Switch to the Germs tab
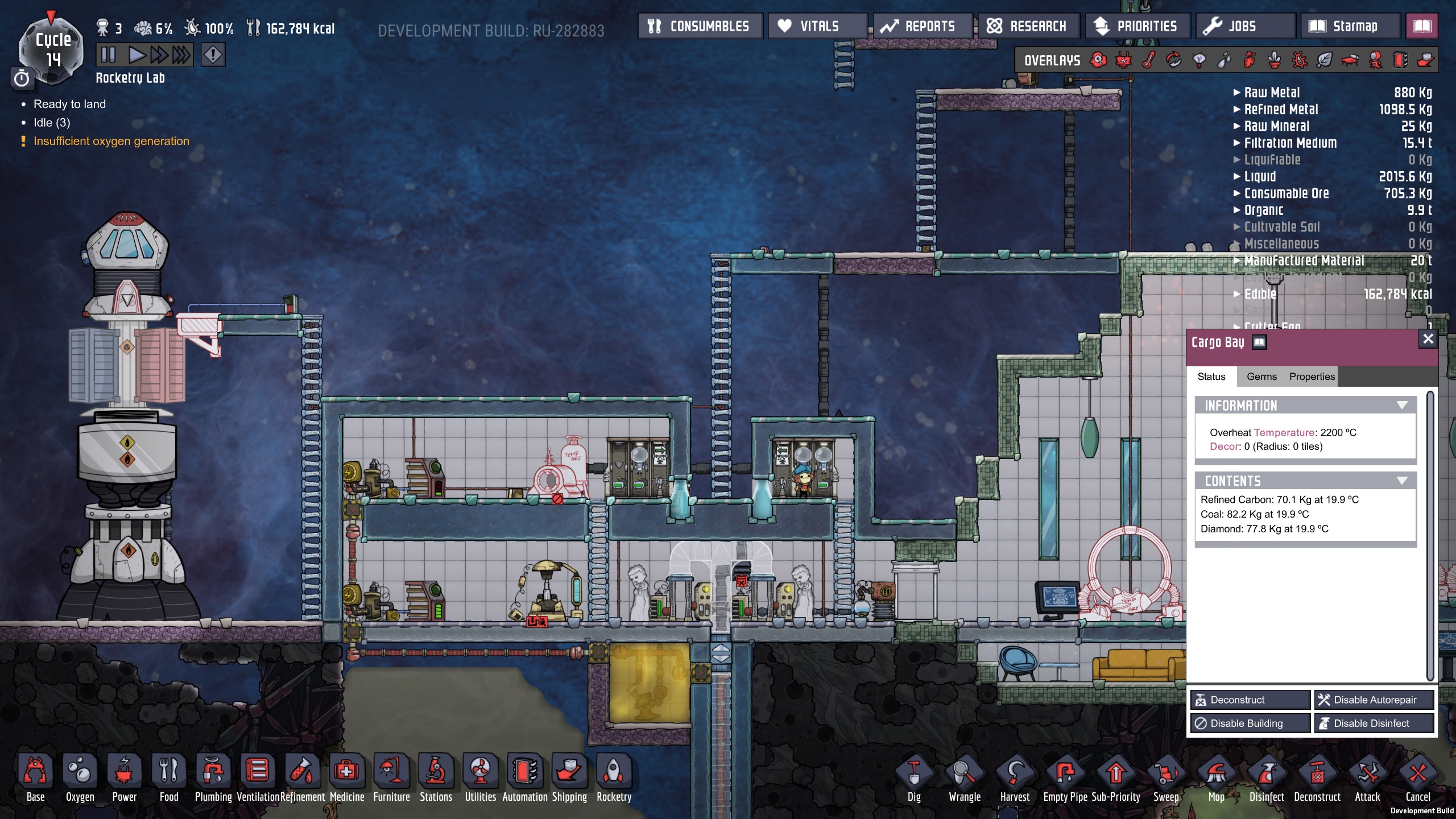 1261,377
